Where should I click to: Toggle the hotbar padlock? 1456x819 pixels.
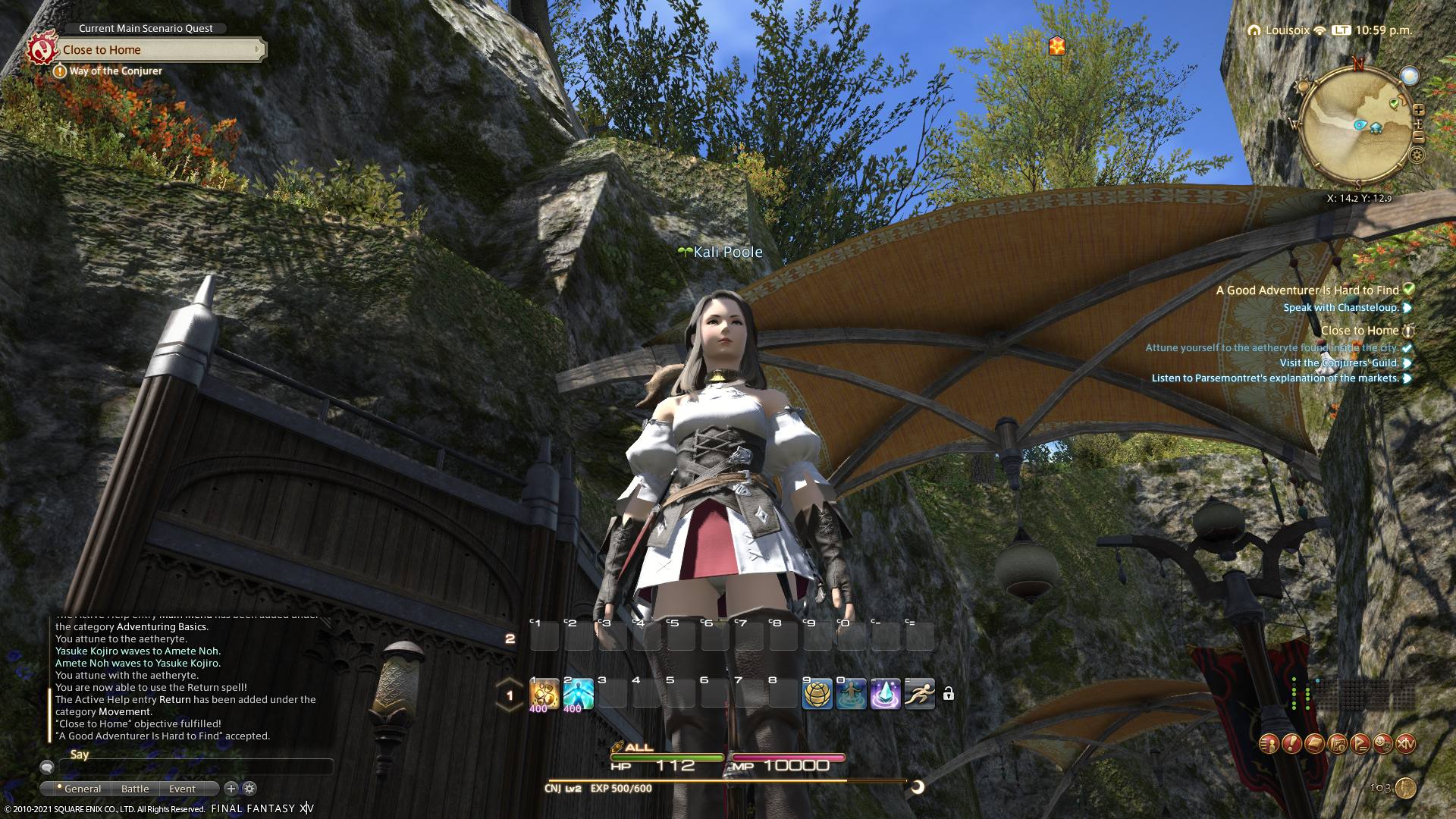click(949, 694)
